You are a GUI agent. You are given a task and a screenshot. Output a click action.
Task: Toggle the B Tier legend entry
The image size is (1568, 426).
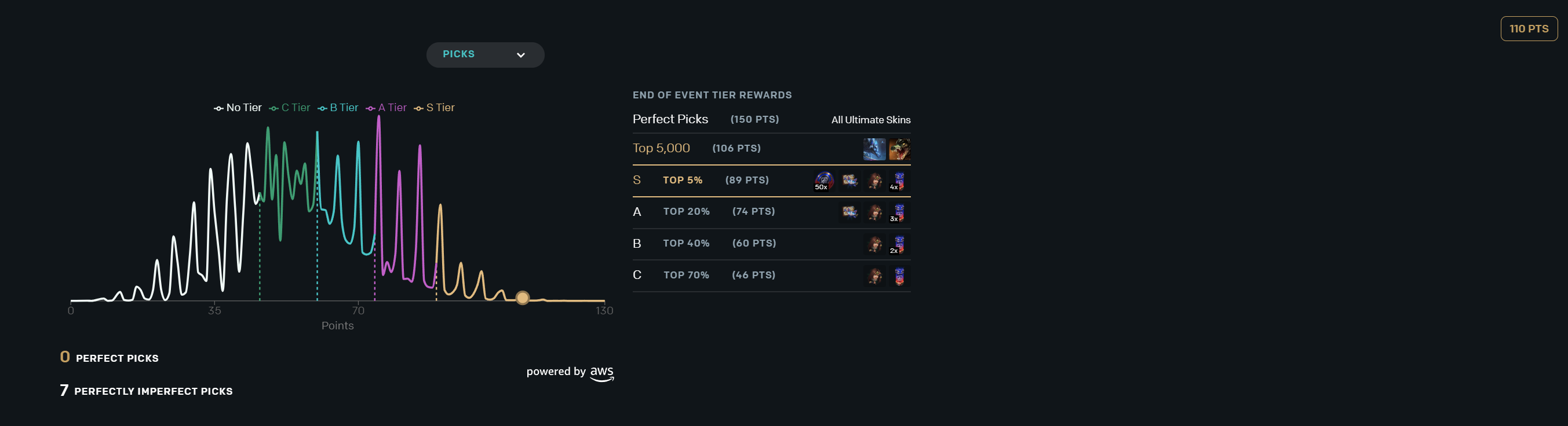[338, 108]
